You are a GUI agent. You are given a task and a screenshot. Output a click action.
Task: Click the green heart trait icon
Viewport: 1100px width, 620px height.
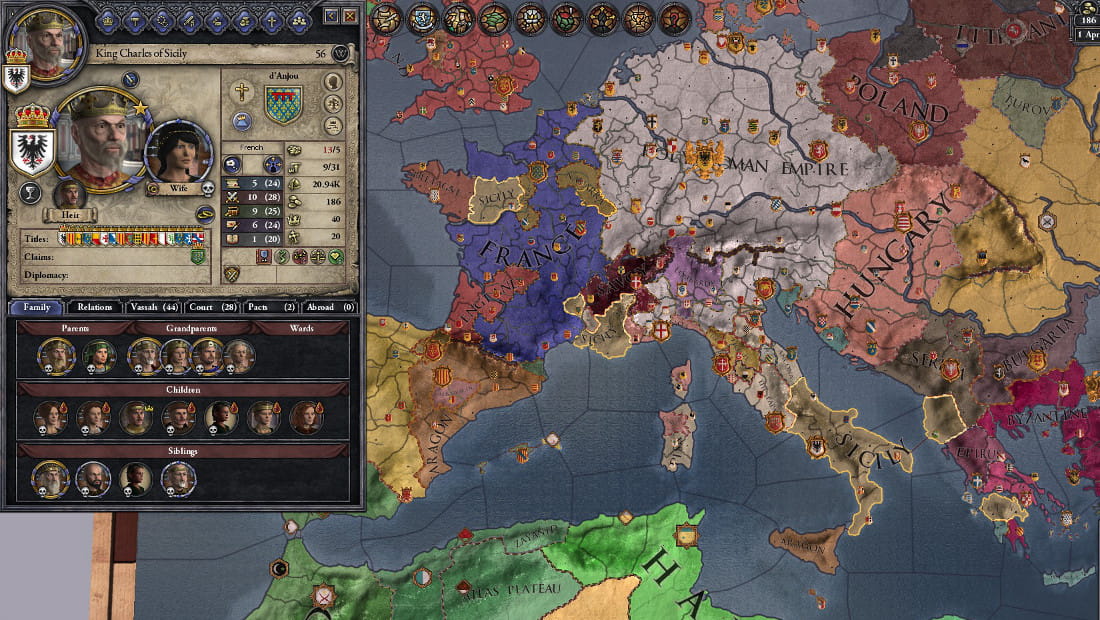(336, 257)
